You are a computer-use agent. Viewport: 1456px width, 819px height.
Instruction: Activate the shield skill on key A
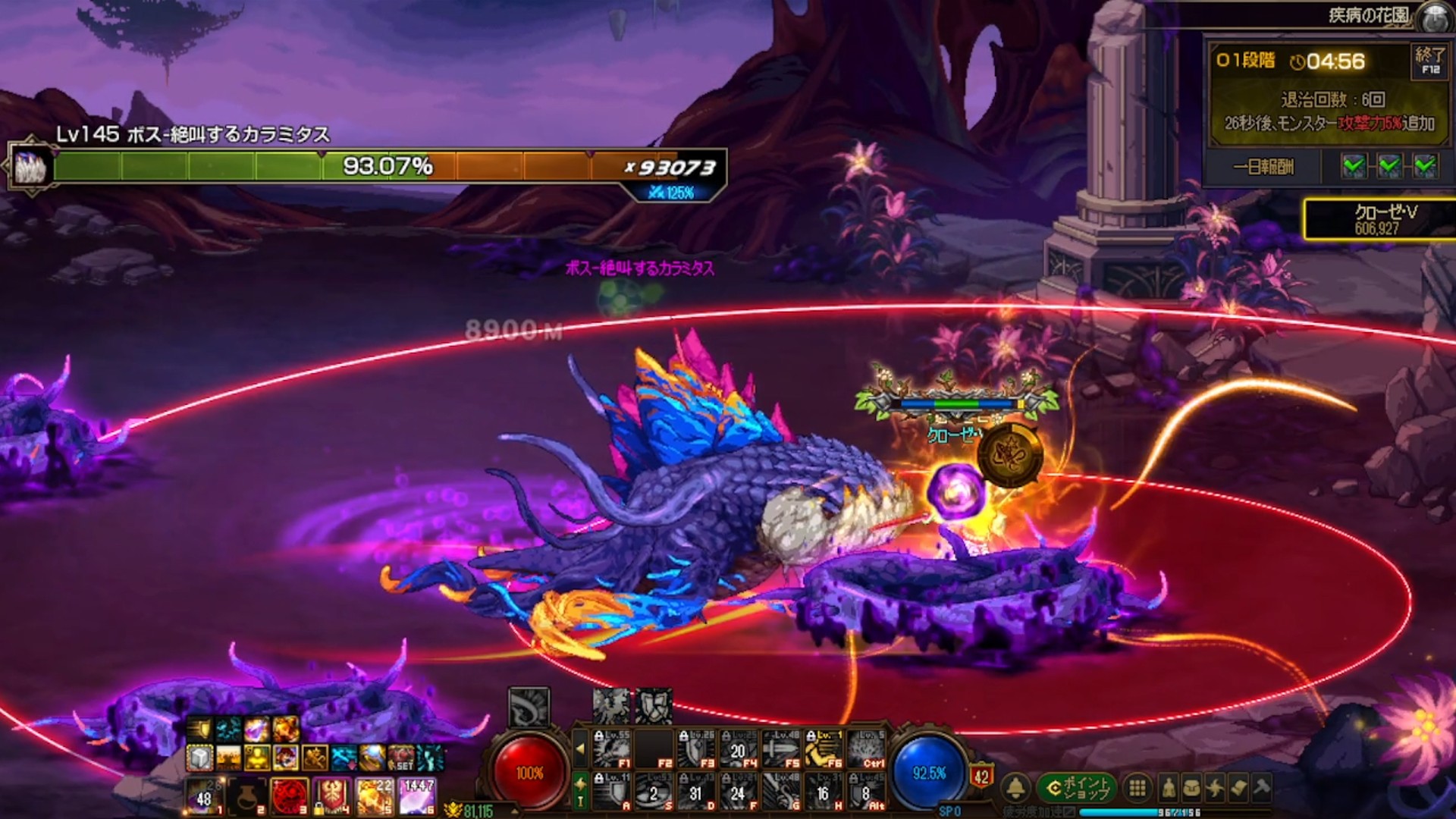(613, 792)
